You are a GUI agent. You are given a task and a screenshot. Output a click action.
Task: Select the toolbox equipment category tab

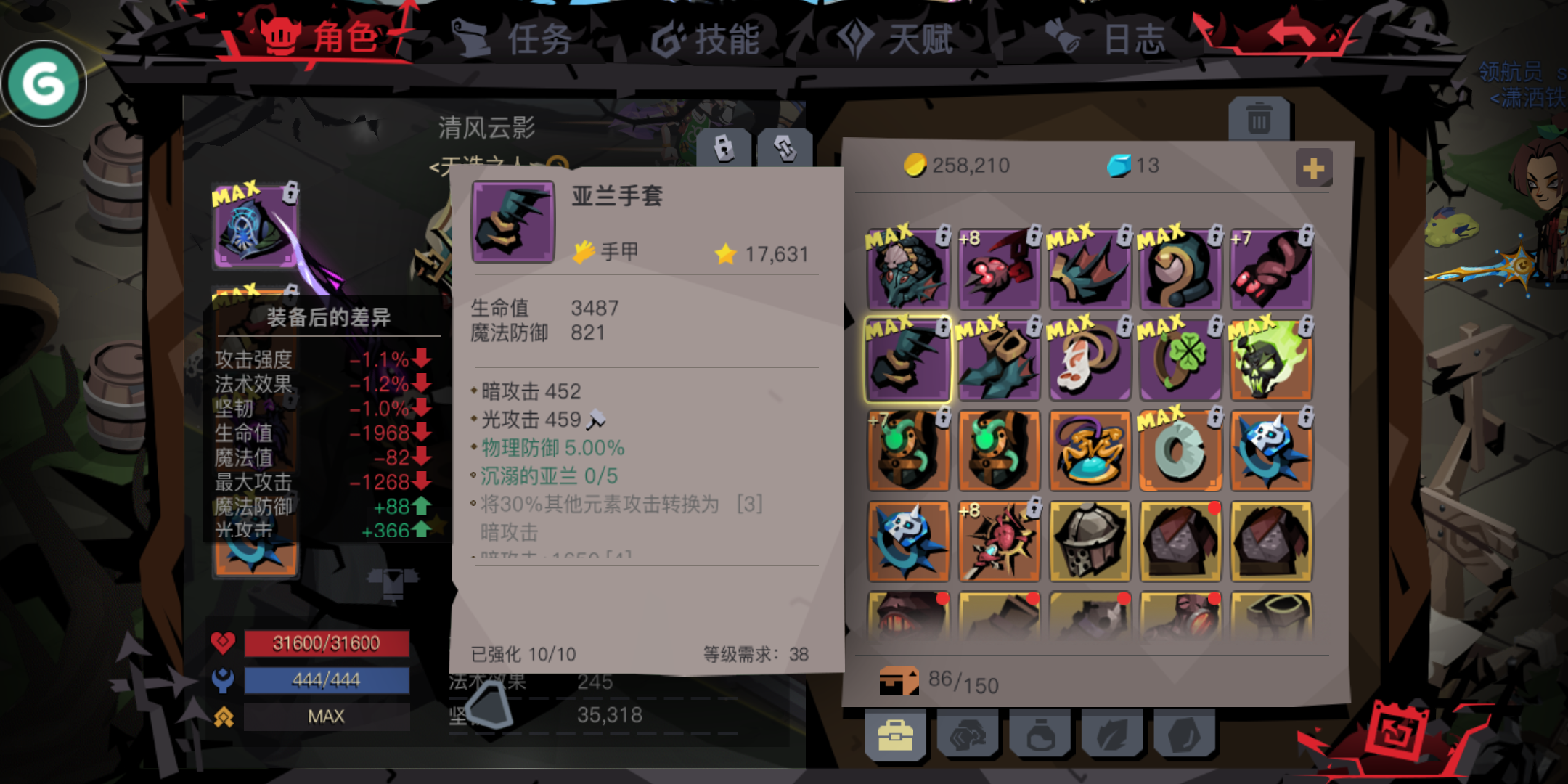(x=897, y=735)
